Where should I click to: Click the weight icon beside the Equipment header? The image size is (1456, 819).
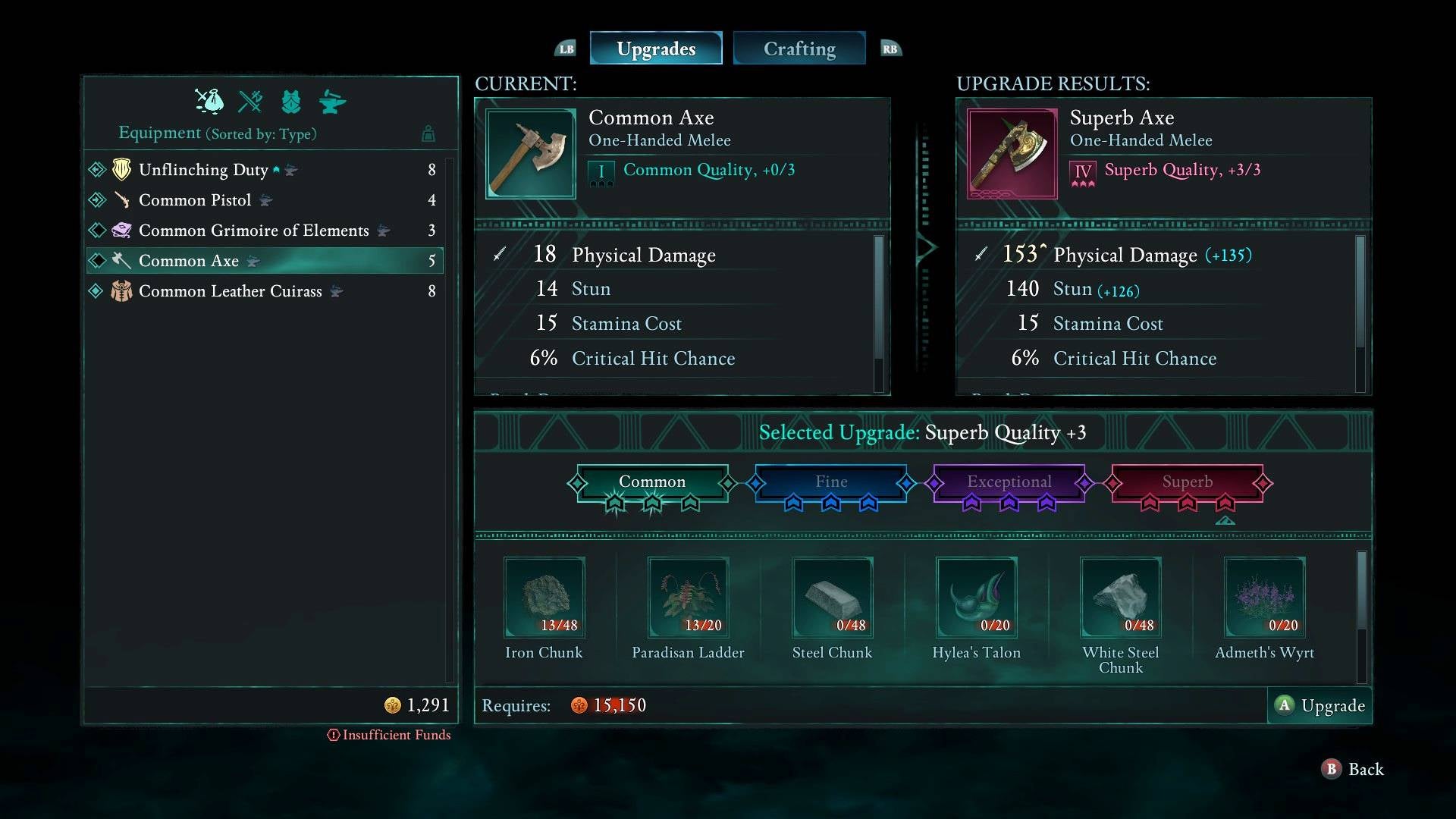(428, 133)
